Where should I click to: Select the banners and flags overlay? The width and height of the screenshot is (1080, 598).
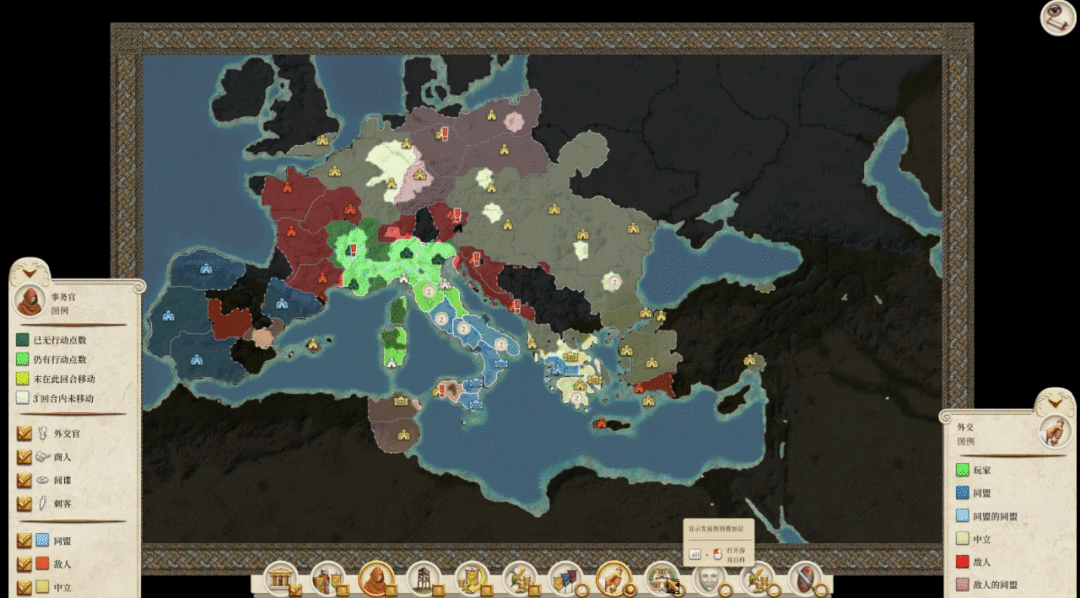click(565, 577)
